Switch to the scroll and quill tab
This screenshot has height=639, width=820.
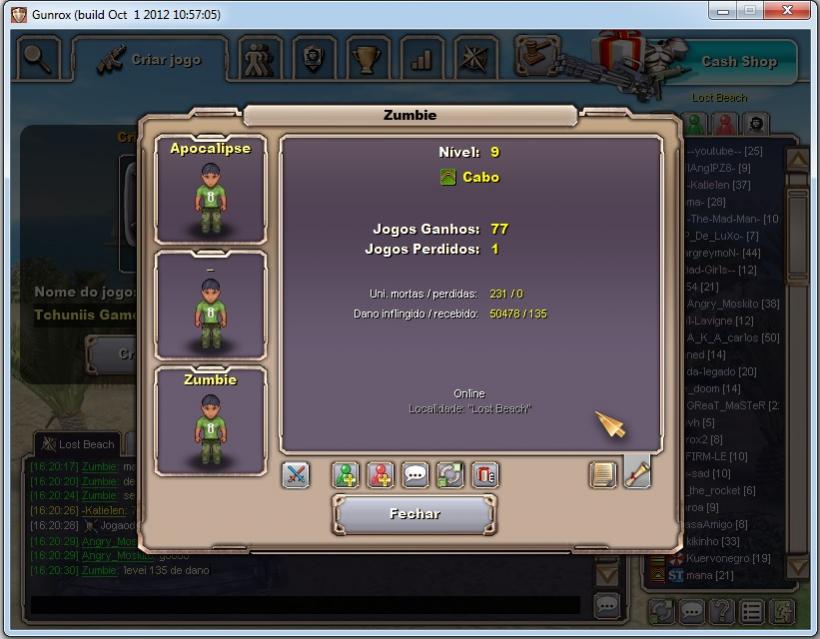point(637,472)
